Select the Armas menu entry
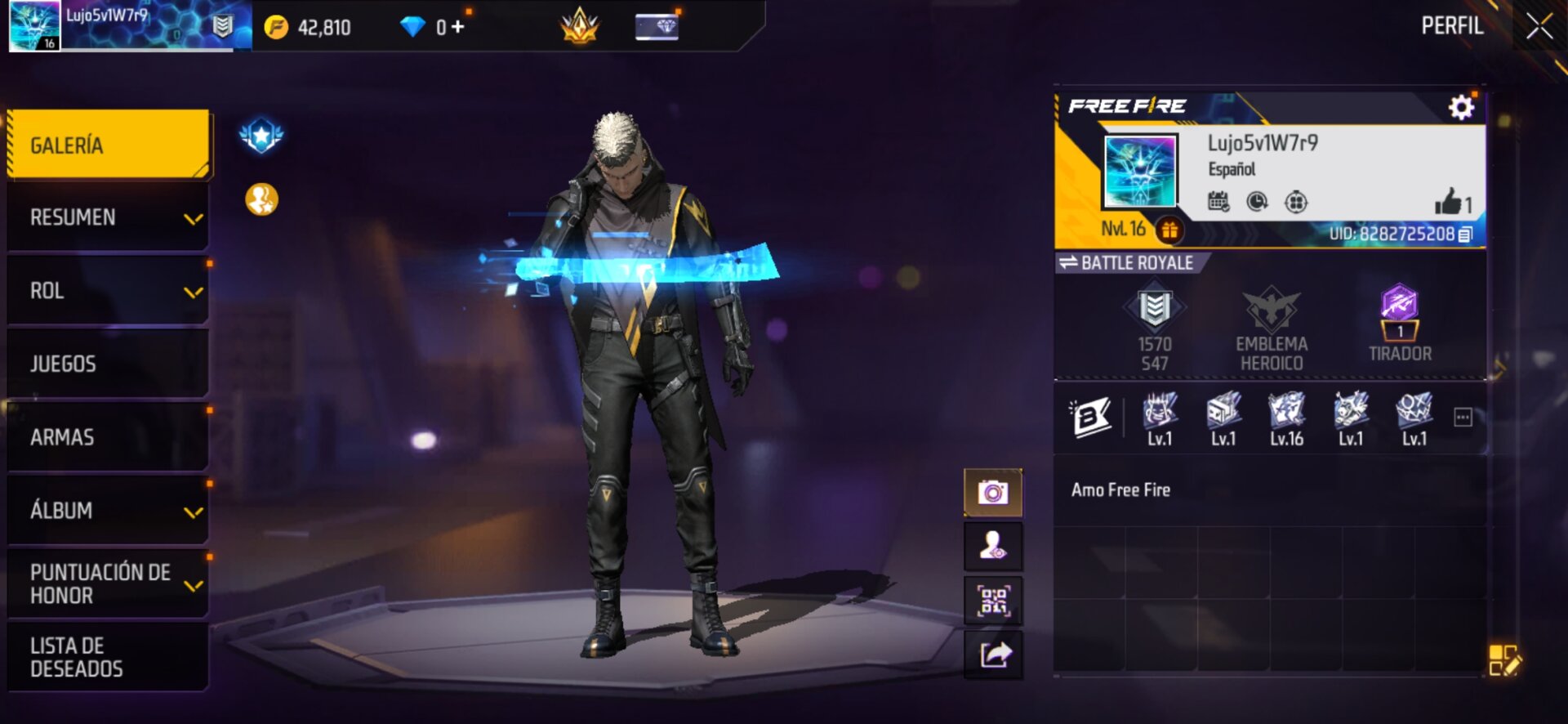The width and height of the screenshot is (1568, 724). click(108, 437)
